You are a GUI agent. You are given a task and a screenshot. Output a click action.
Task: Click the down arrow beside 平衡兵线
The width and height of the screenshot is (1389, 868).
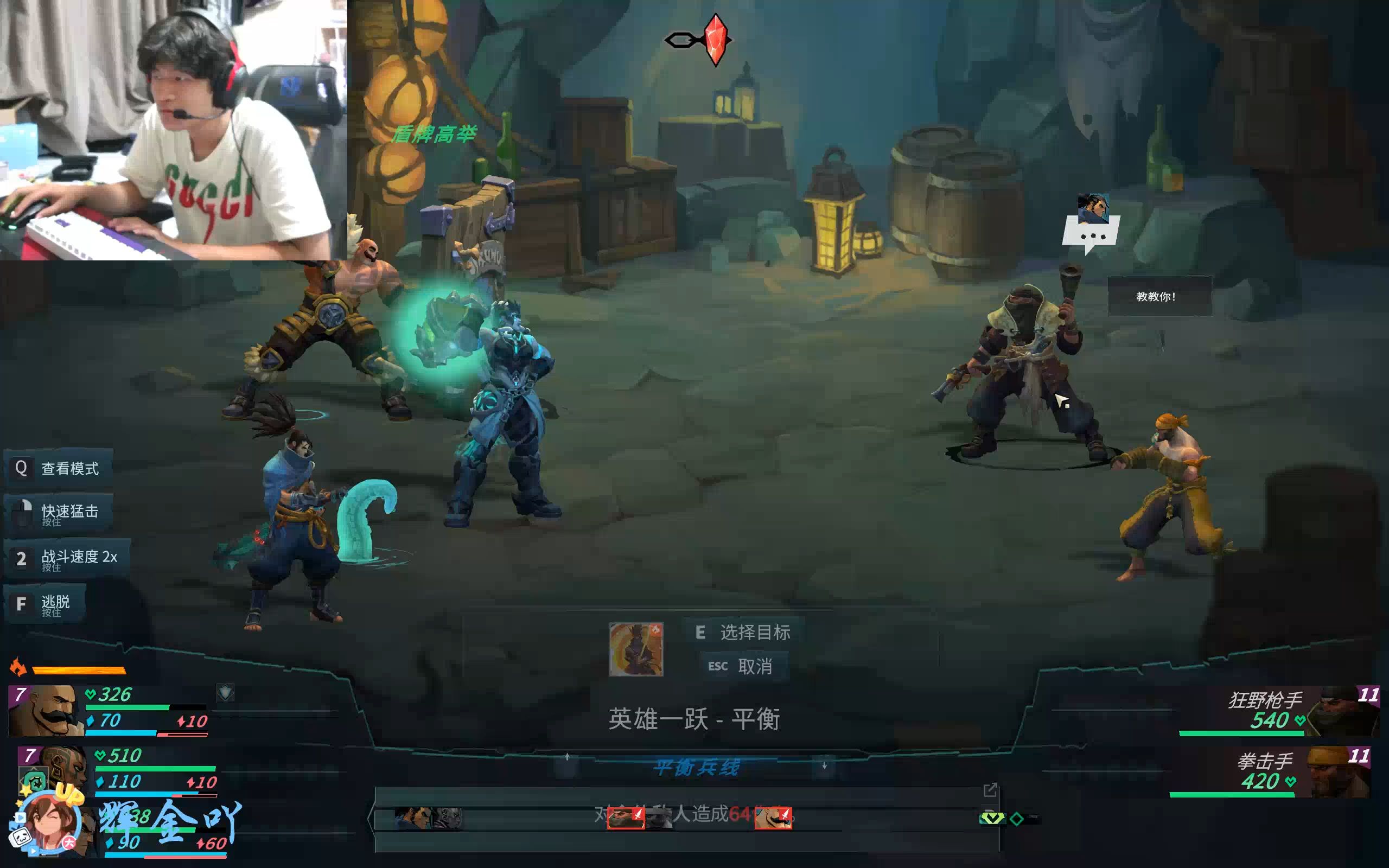click(x=824, y=766)
